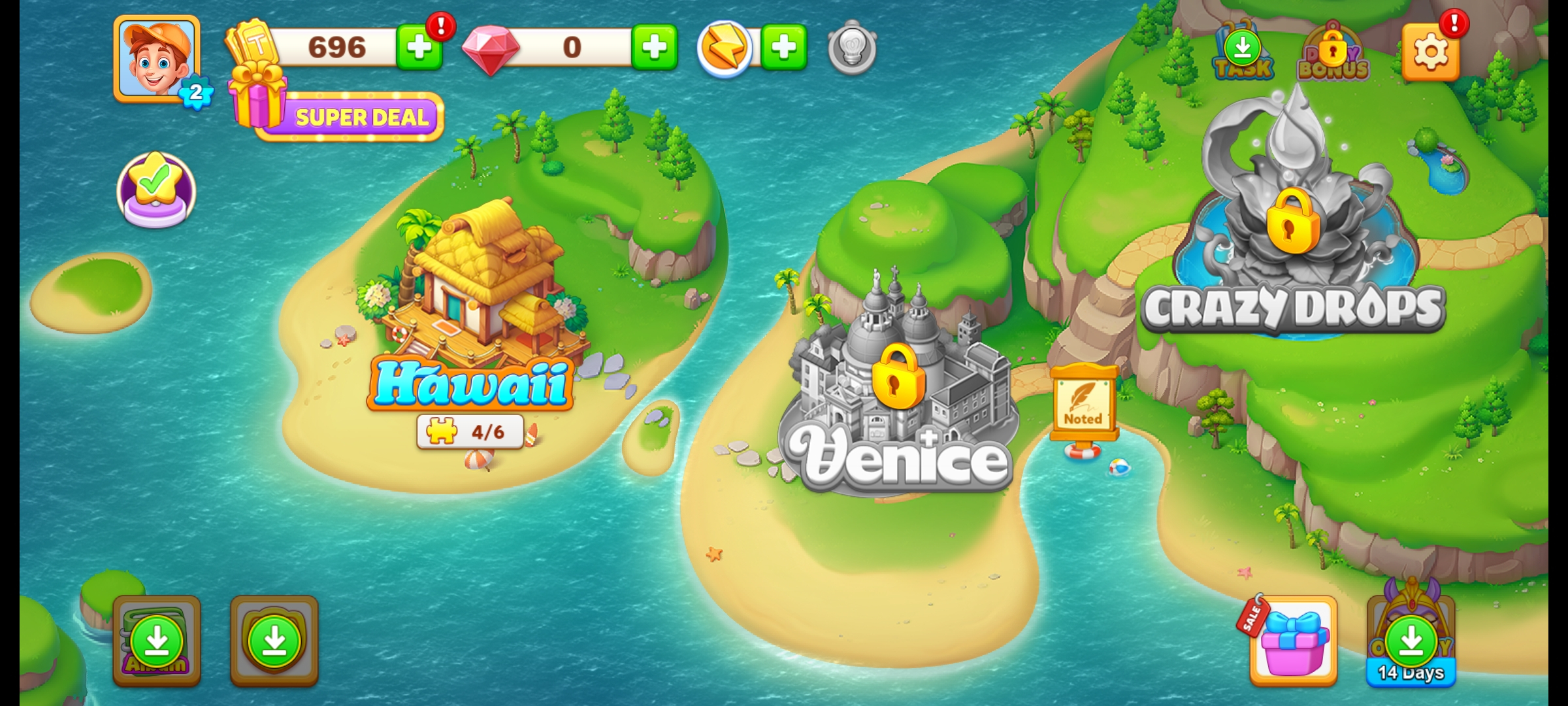Add more tickets with the plus button
The height and width of the screenshot is (706, 1568).
[x=418, y=47]
